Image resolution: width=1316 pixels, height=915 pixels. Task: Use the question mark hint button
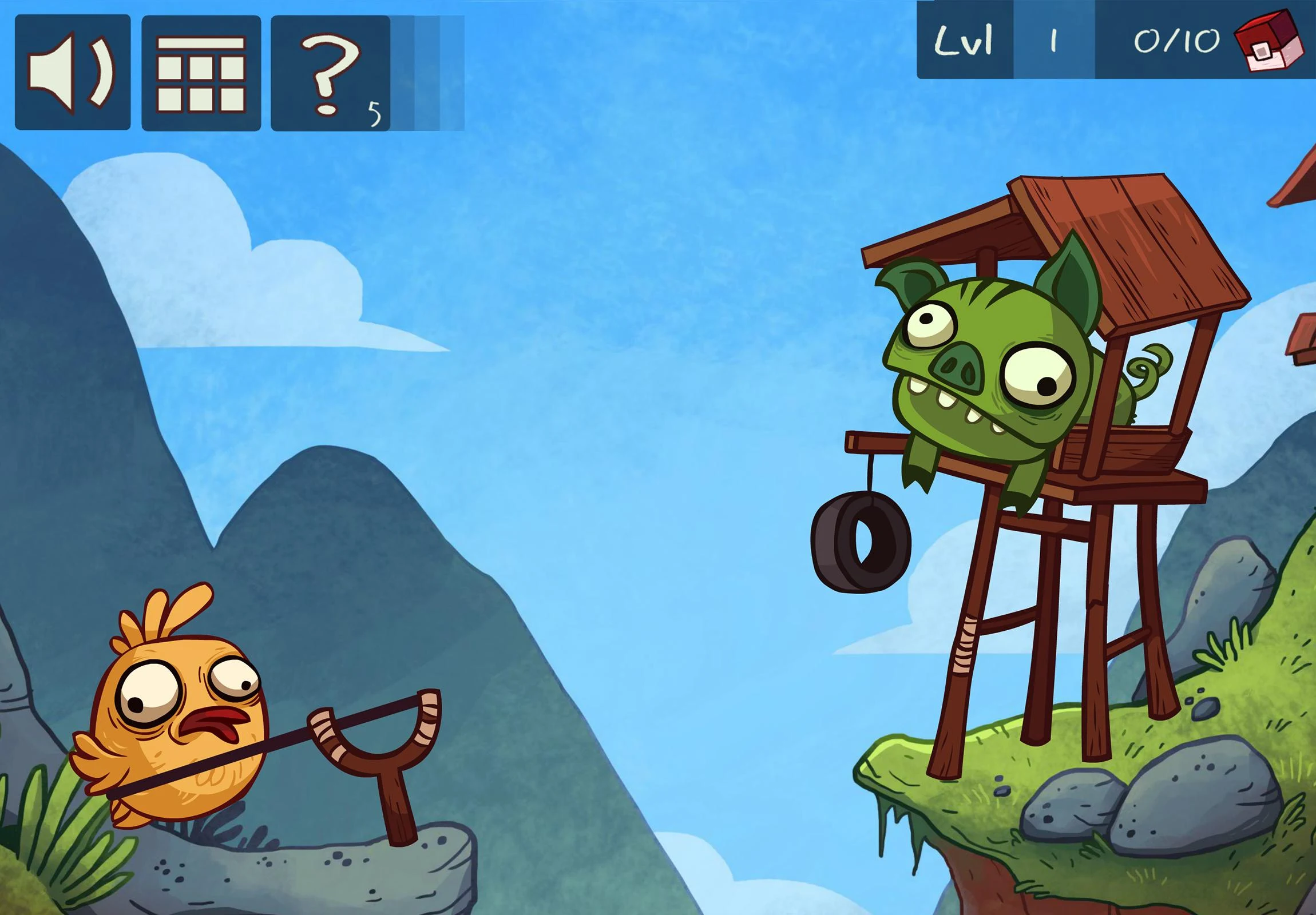(331, 73)
